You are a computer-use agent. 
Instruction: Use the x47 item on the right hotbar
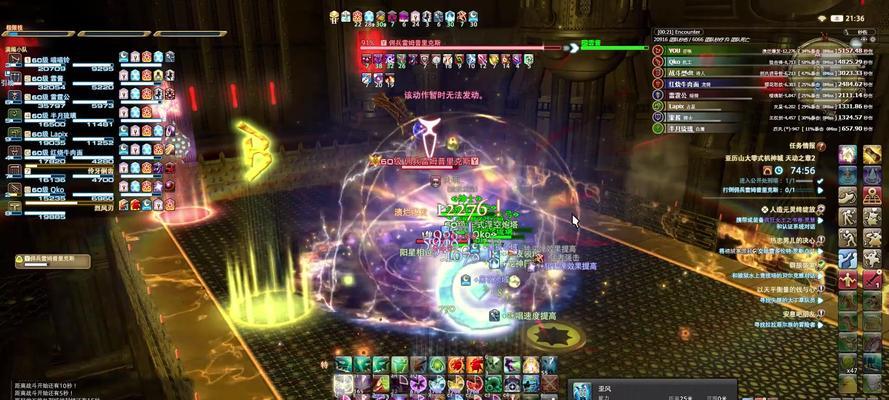(848, 360)
